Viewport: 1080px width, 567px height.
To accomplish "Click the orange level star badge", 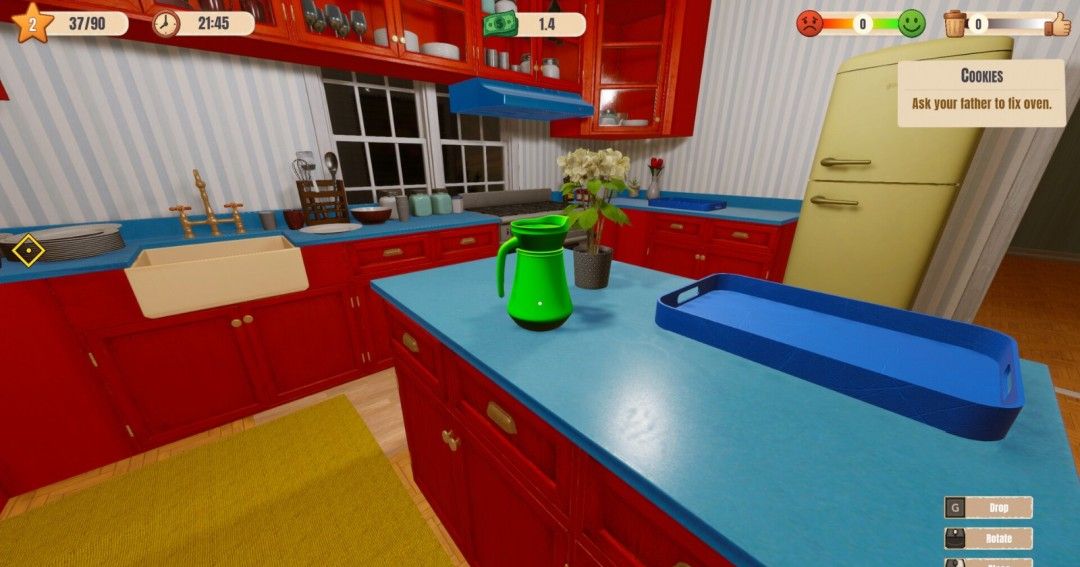I will (31, 22).
